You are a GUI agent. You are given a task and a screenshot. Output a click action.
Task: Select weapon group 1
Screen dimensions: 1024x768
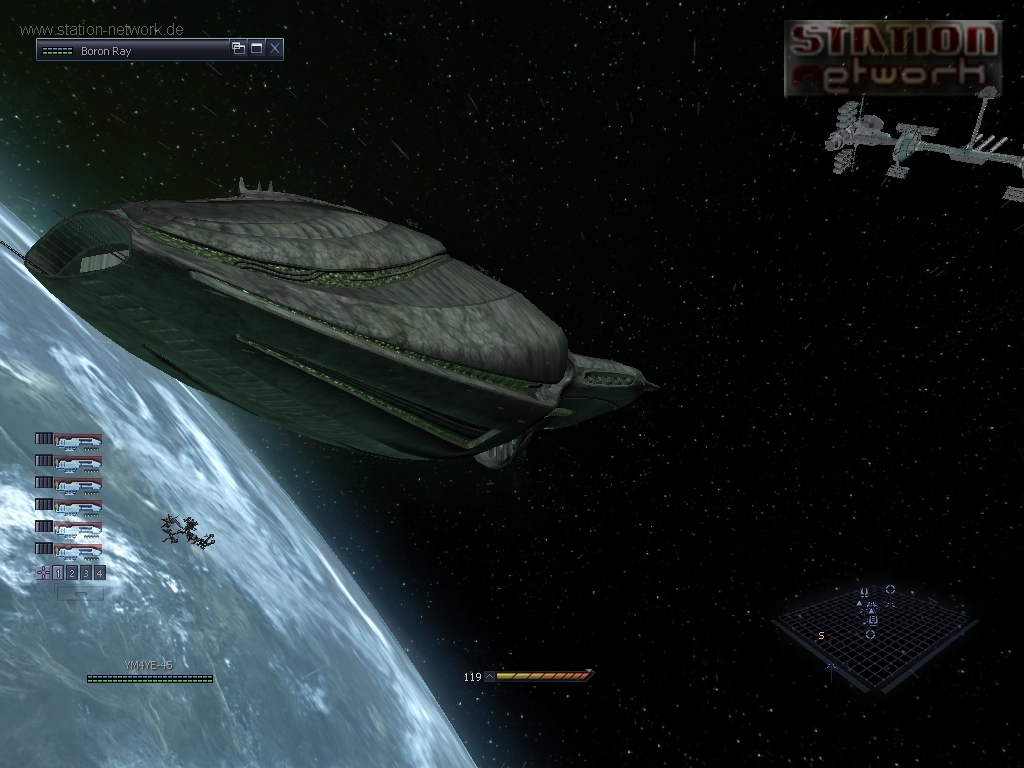pyautogui.click(x=58, y=573)
